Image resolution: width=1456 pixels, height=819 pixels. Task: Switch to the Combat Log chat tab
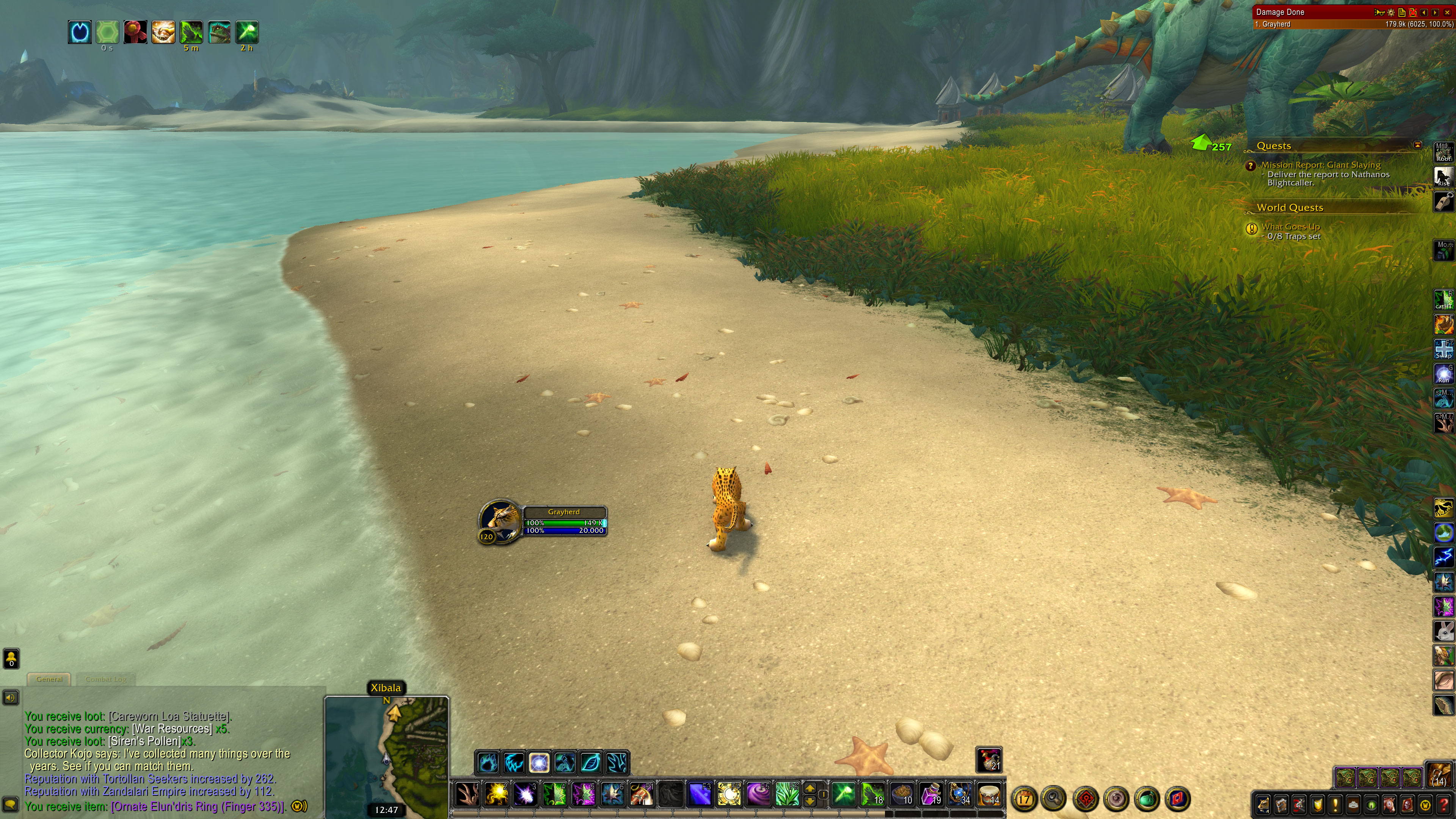coord(106,679)
